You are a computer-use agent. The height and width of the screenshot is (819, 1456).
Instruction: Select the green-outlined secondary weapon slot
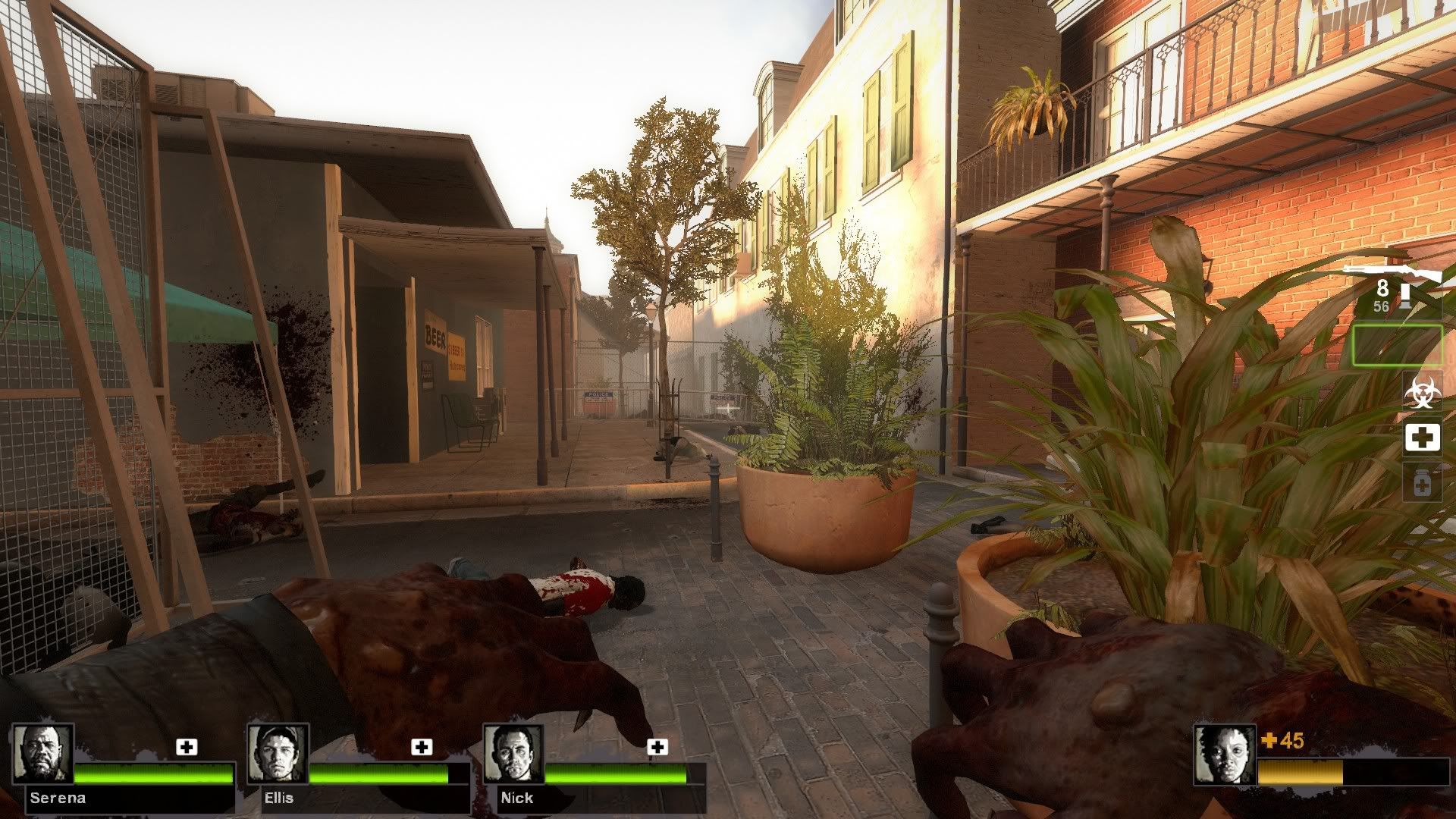pyautogui.click(x=1398, y=345)
